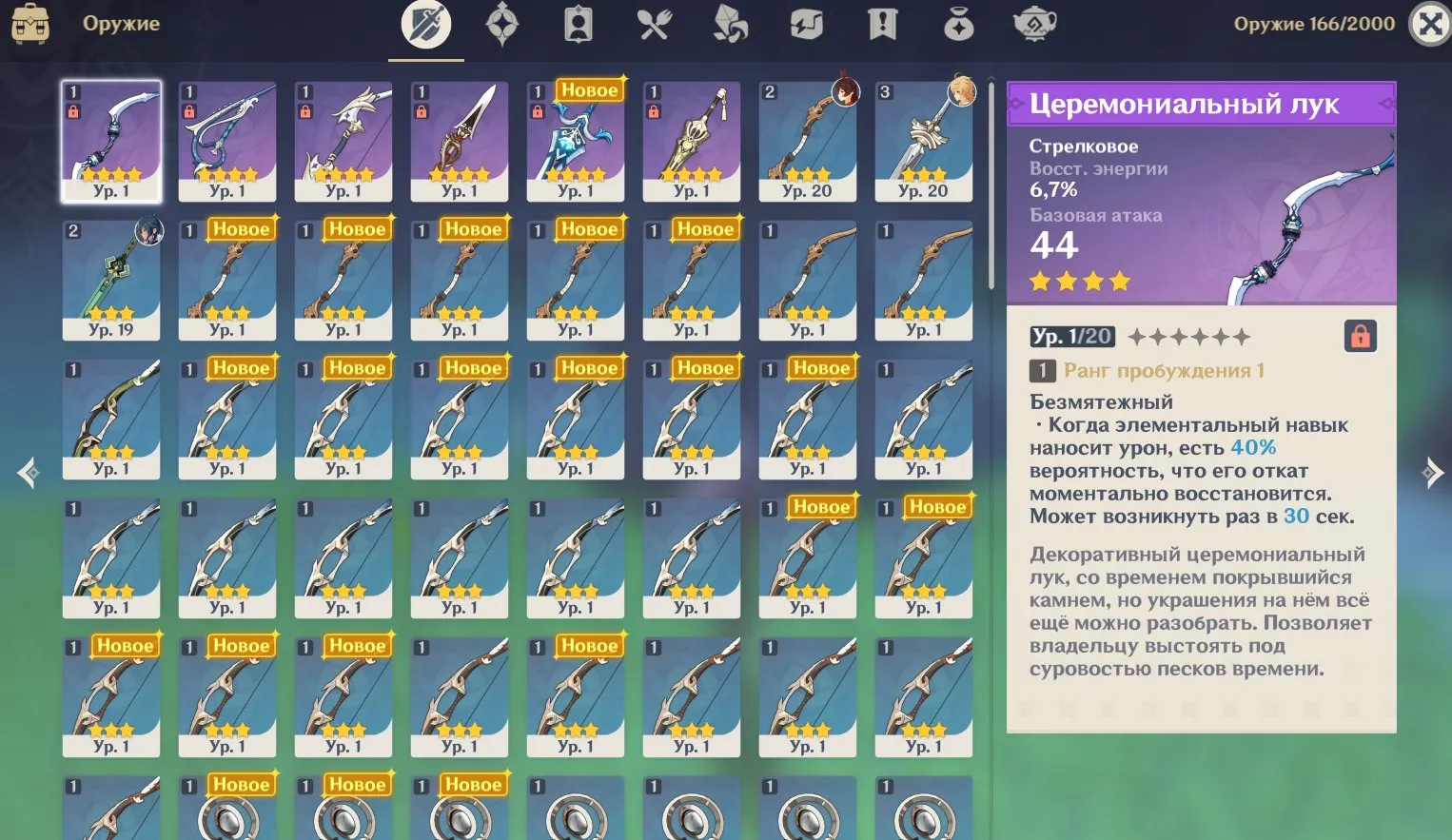Viewport: 1452px width, 840px height.
Task: Open the character development items tab
Action: (x=579, y=25)
